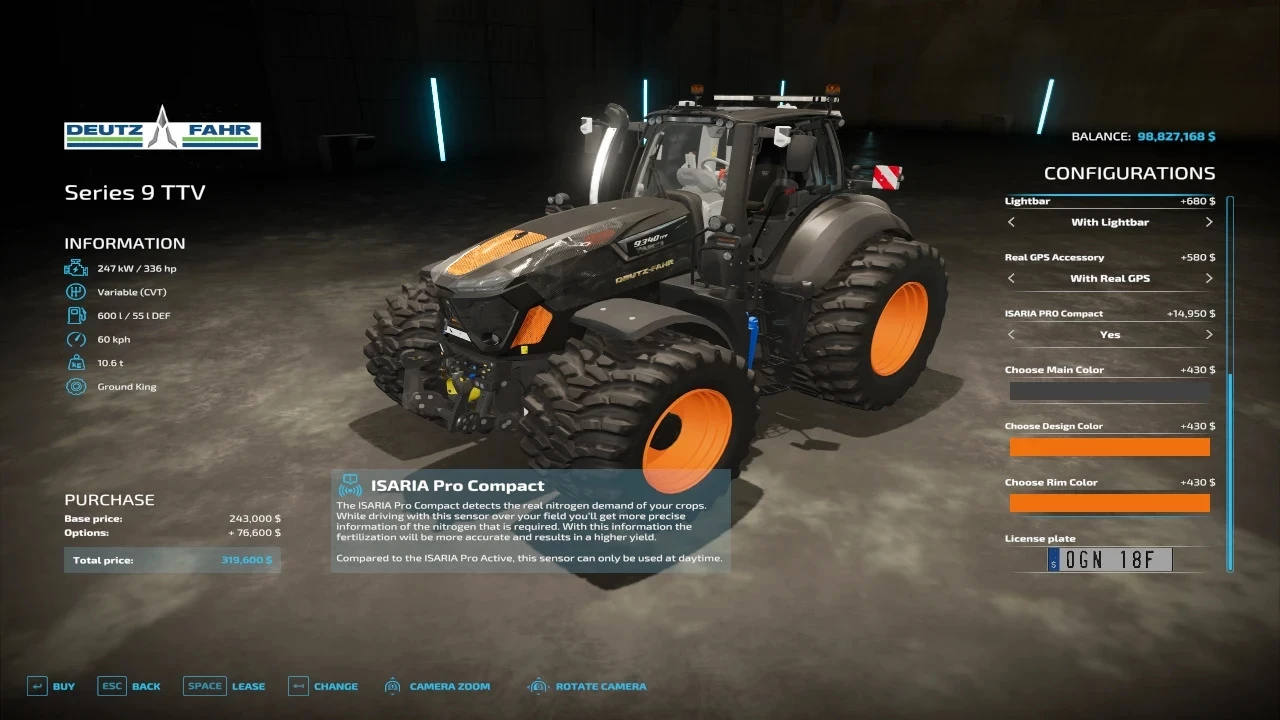Viewport: 1280px width, 720px height.
Task: Edit the OGN 18F license plate
Action: pos(1109,560)
